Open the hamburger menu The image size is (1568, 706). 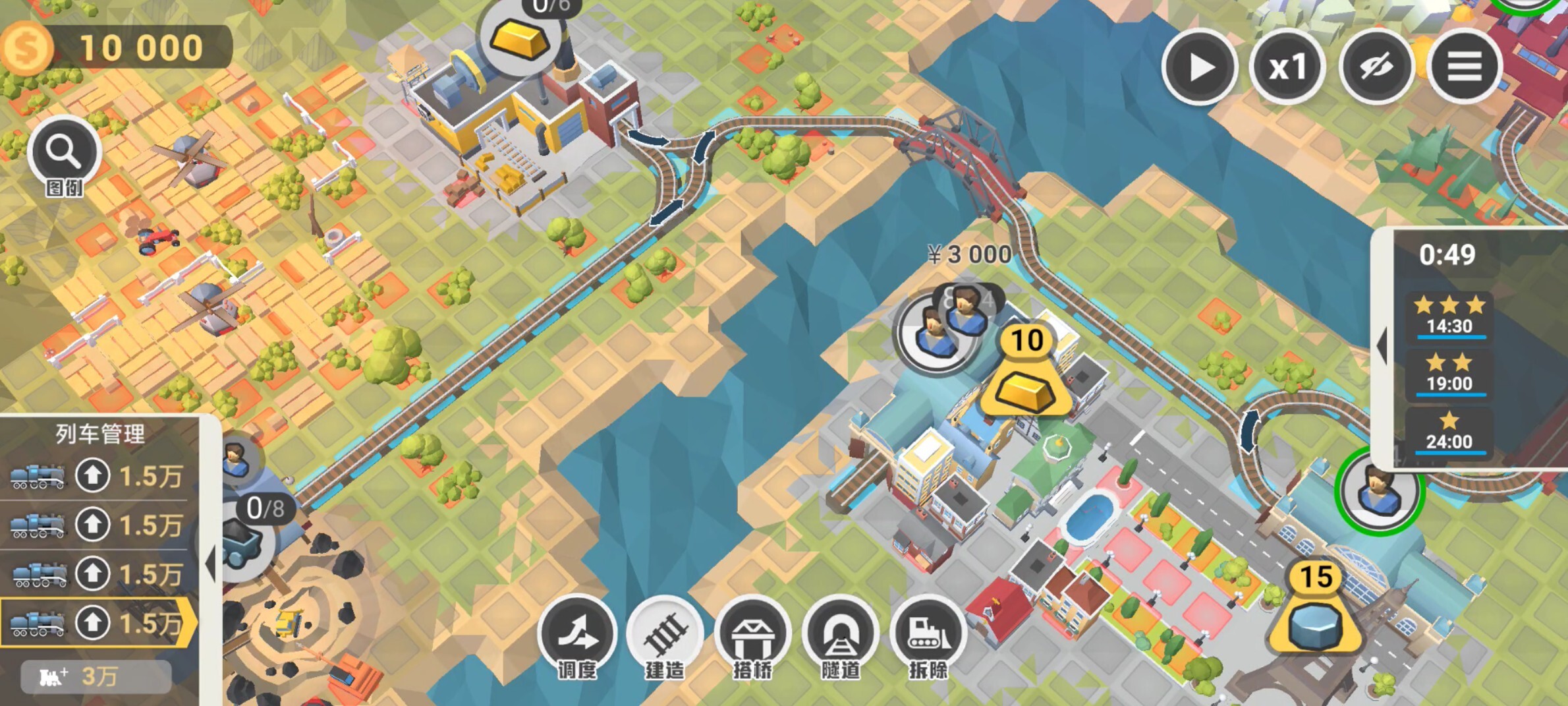(1465, 67)
